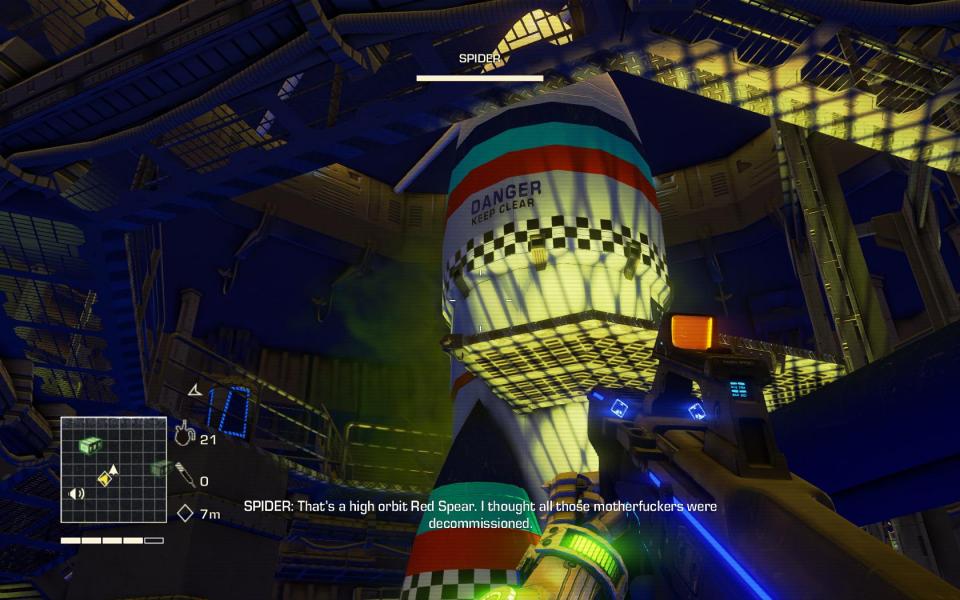The width and height of the screenshot is (960, 600).
Task: Click the grenade icon beside 21
Action: tap(184, 434)
